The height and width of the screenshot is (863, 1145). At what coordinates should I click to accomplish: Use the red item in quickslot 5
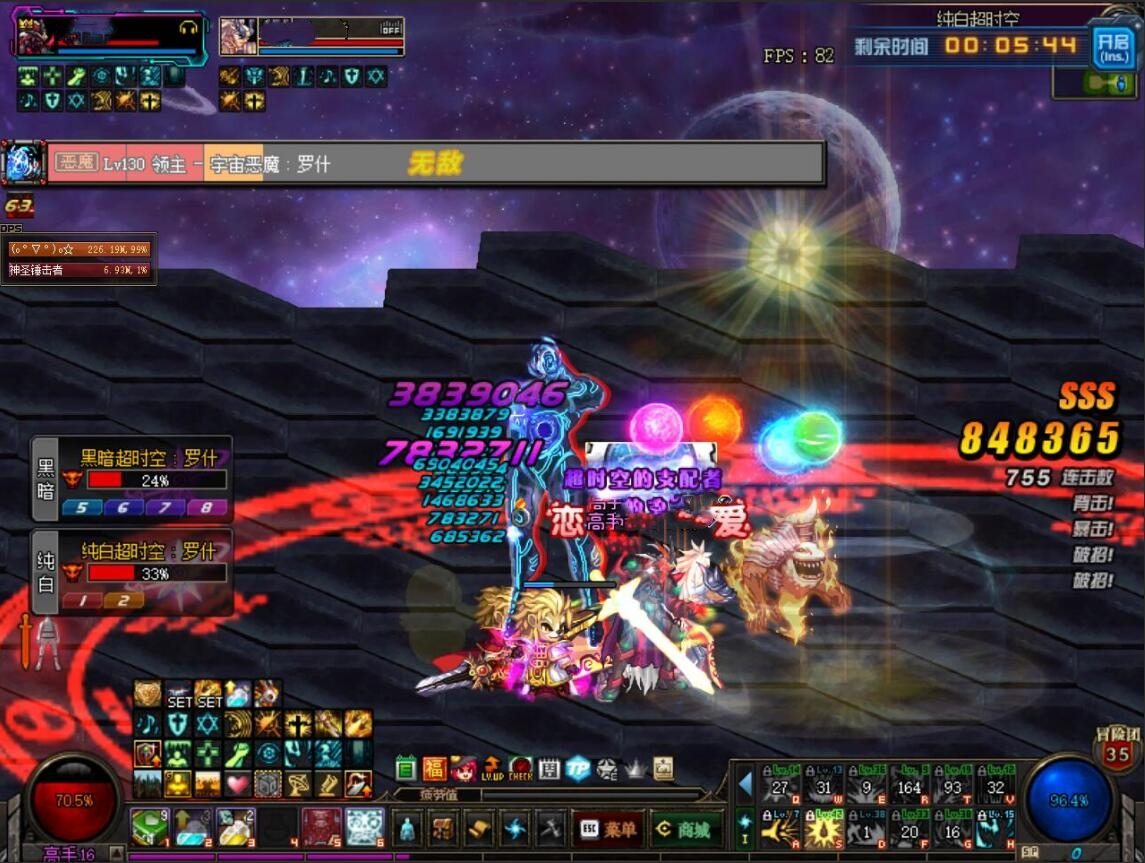point(318,827)
